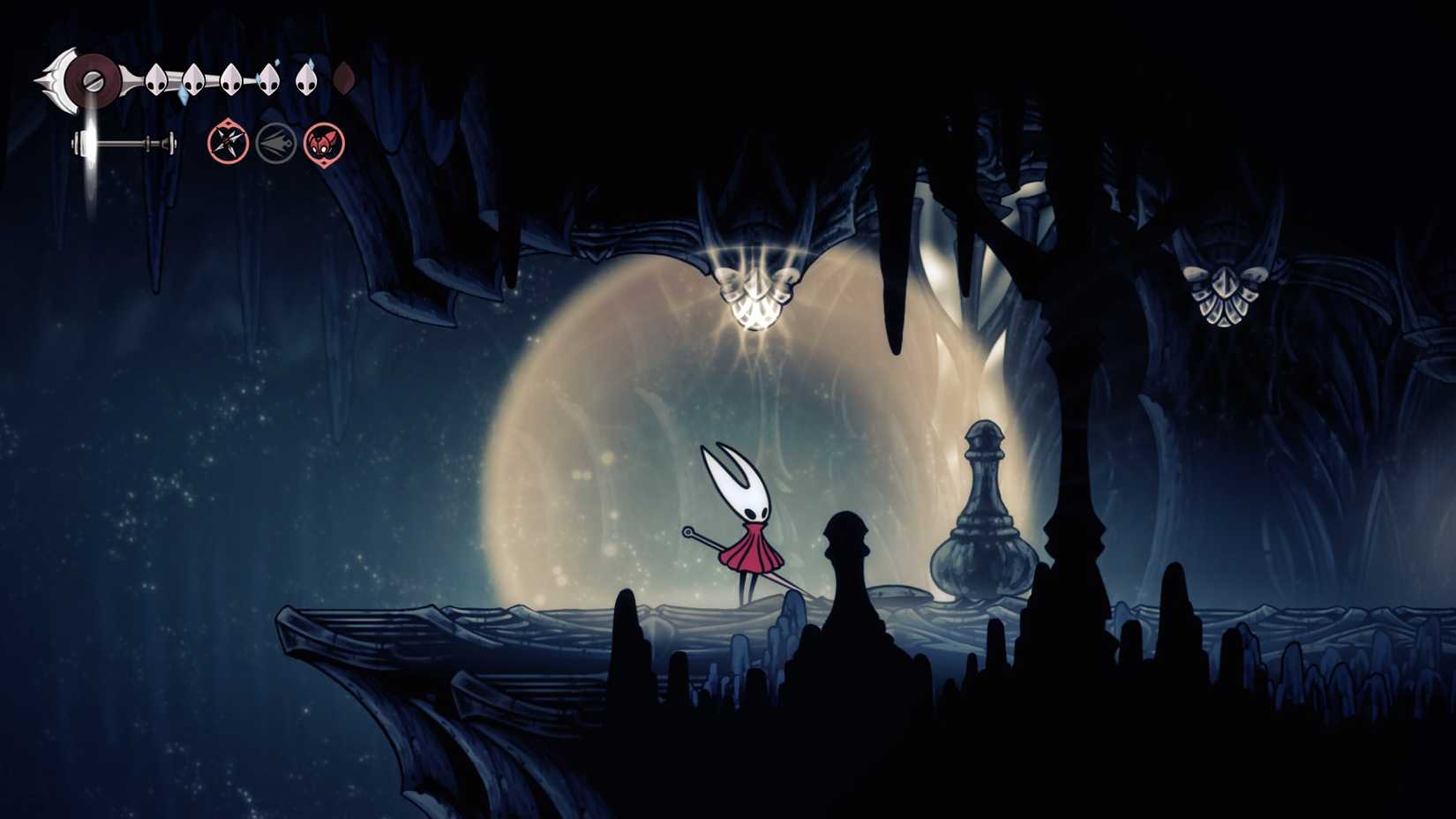Expand the silk thread meter display
1456x819 pixels.
coord(124,143)
